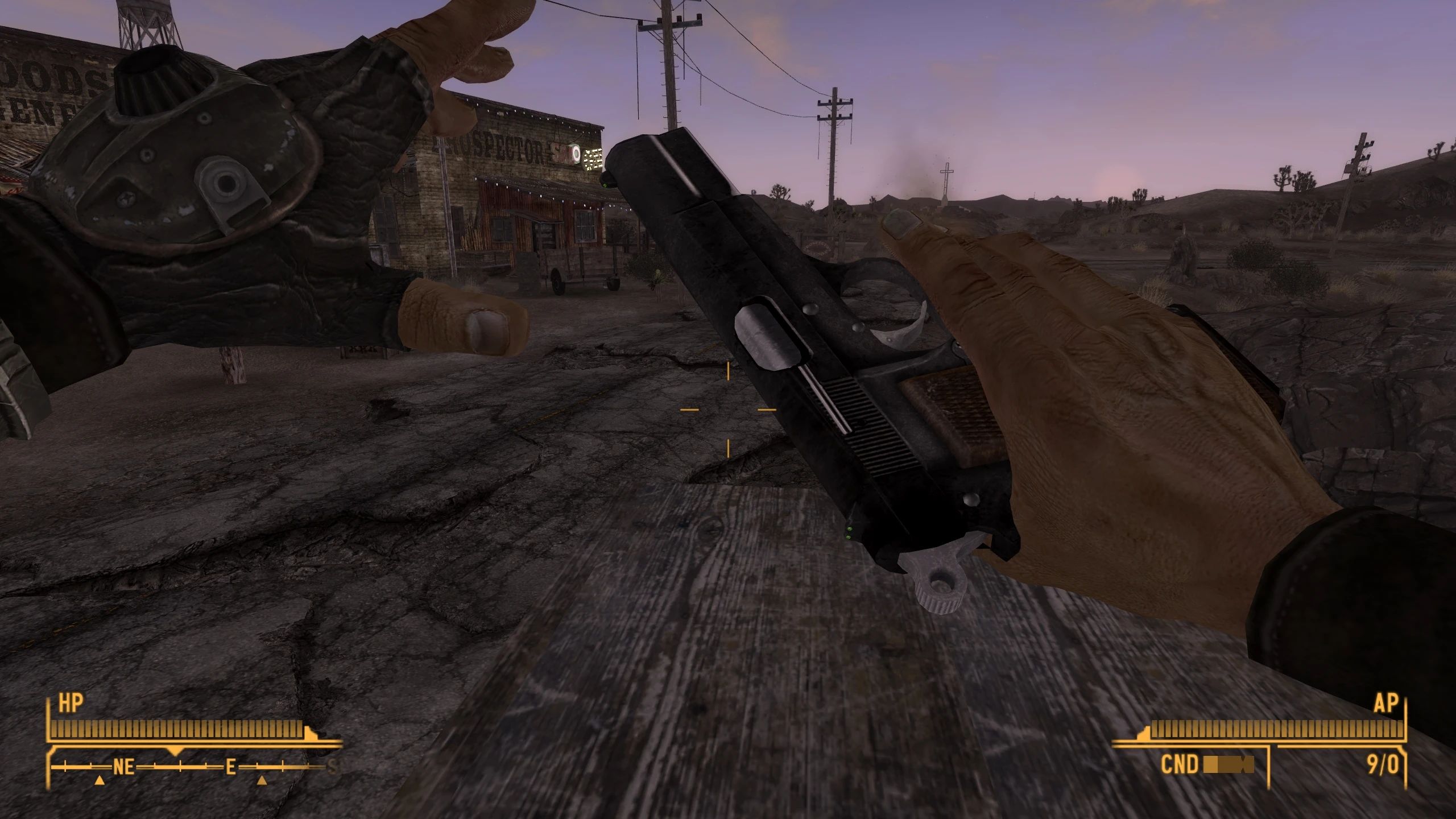Click the crosshair at screen center
This screenshot has width=1456, height=819.
click(728, 409)
